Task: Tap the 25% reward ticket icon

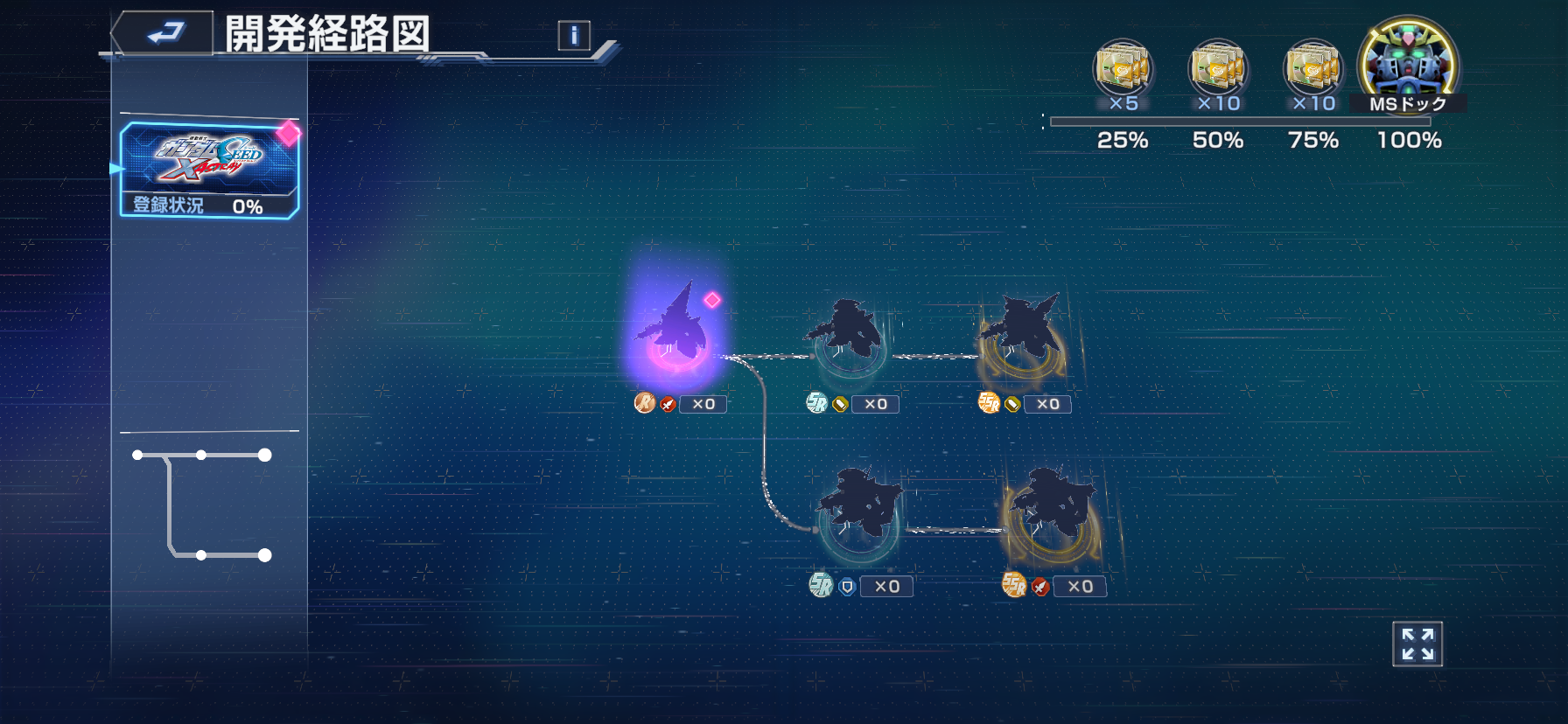Action: coord(1123,70)
